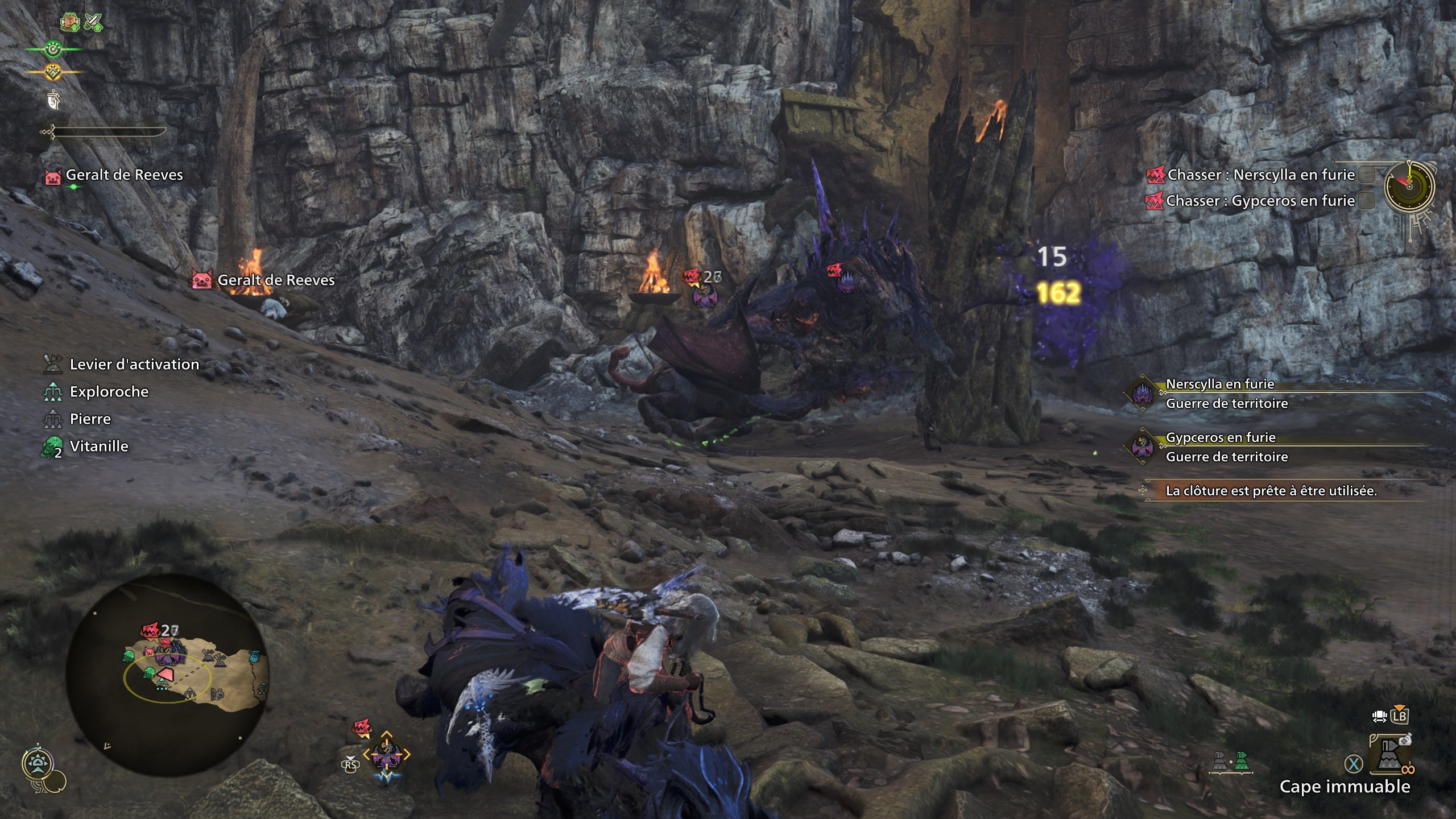
Task: Open the Seikret stamina wheel icon
Action: pos(53,49)
